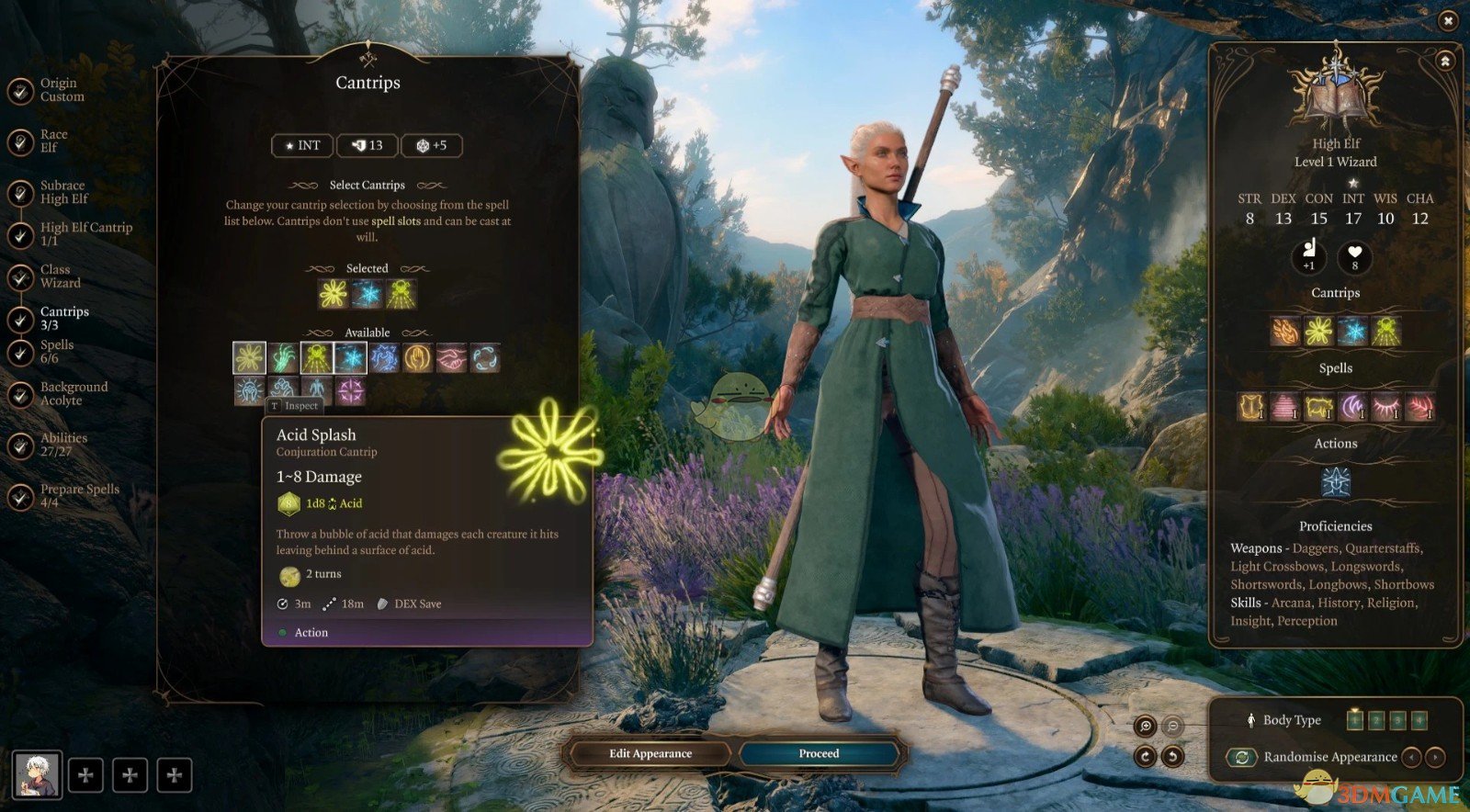Close the character creation screen

pyautogui.click(x=1448, y=20)
